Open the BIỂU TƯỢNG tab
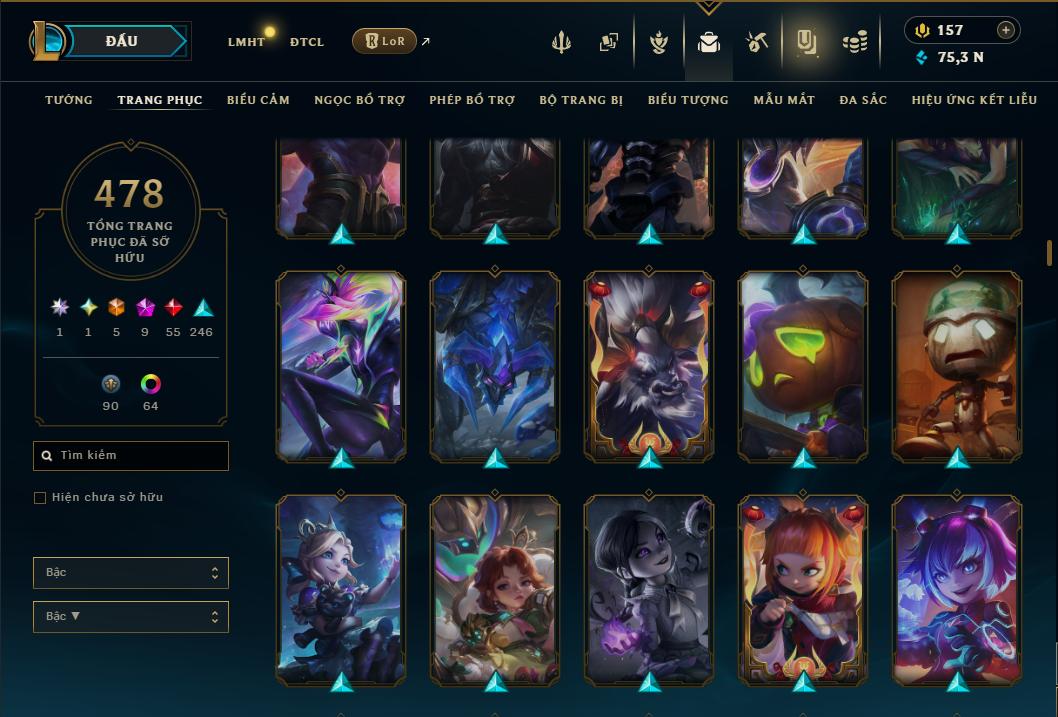Viewport: 1058px width, 717px height. pyautogui.click(x=688, y=100)
